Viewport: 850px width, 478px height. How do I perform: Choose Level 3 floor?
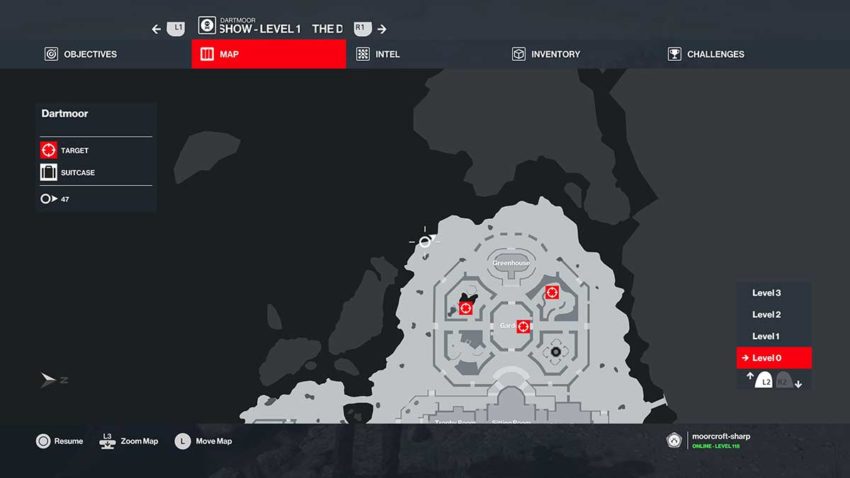766,293
